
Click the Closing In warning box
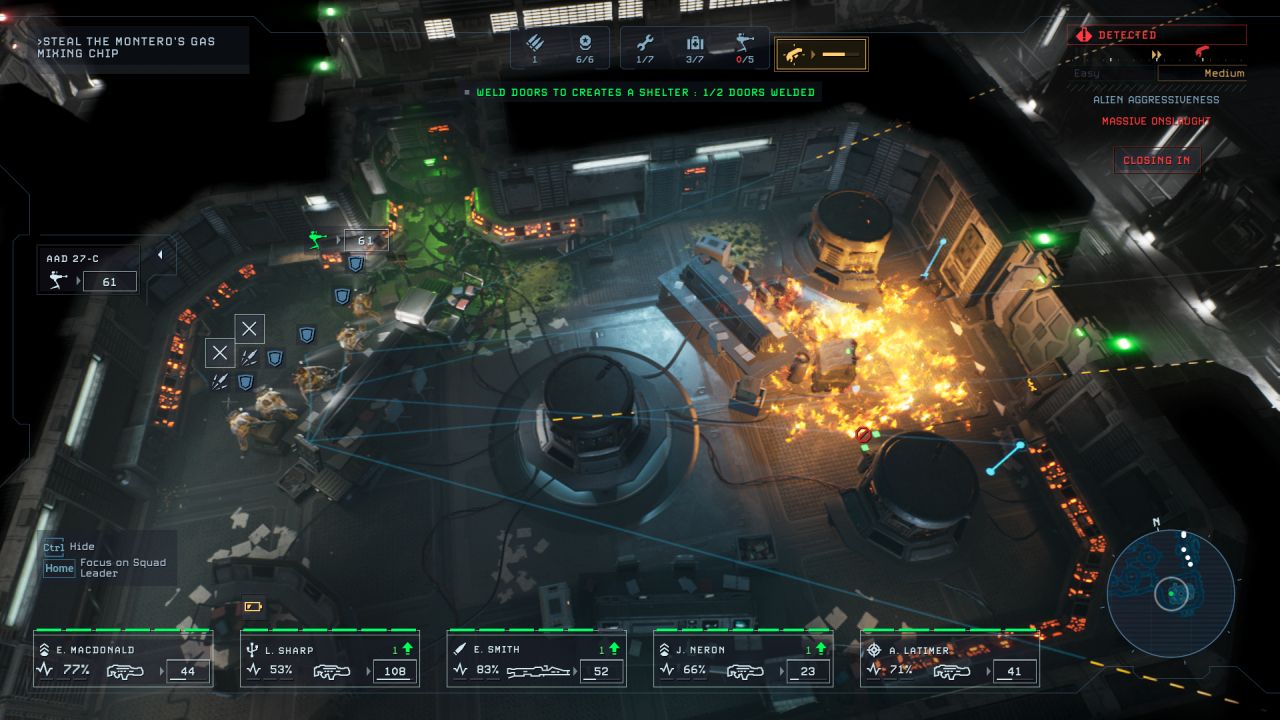click(x=1156, y=160)
